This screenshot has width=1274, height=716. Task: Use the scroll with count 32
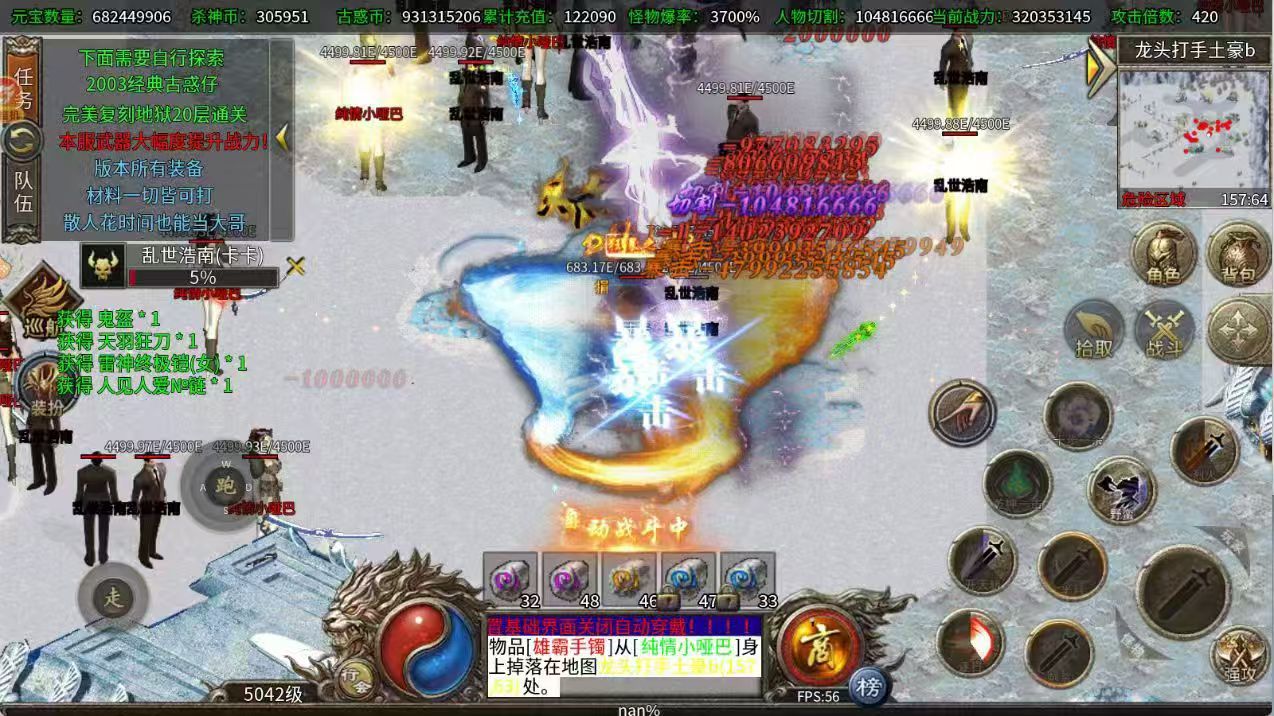coord(511,579)
